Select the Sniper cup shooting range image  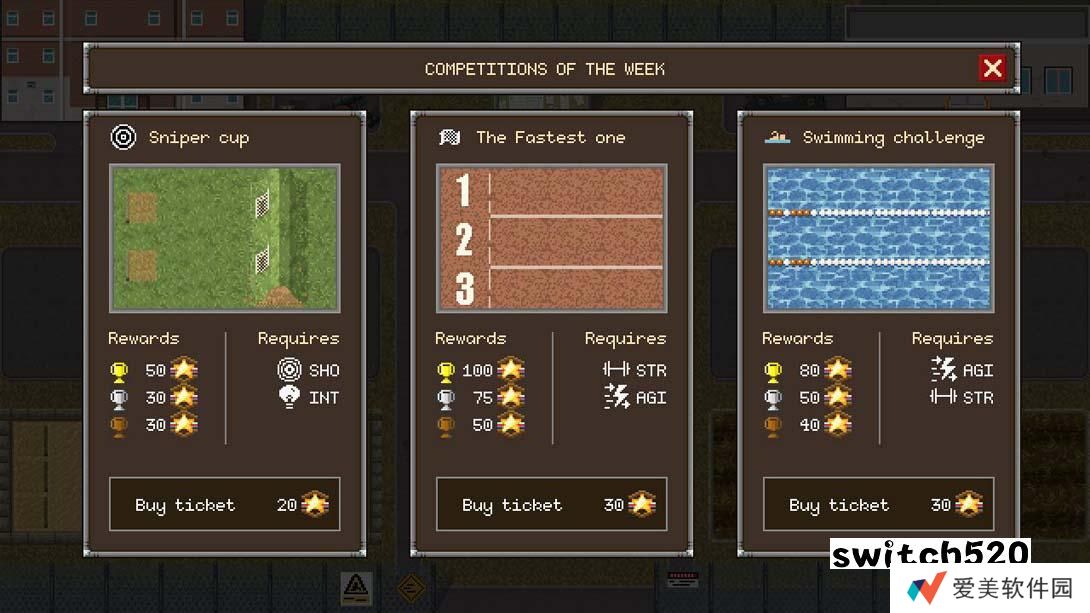pos(224,238)
